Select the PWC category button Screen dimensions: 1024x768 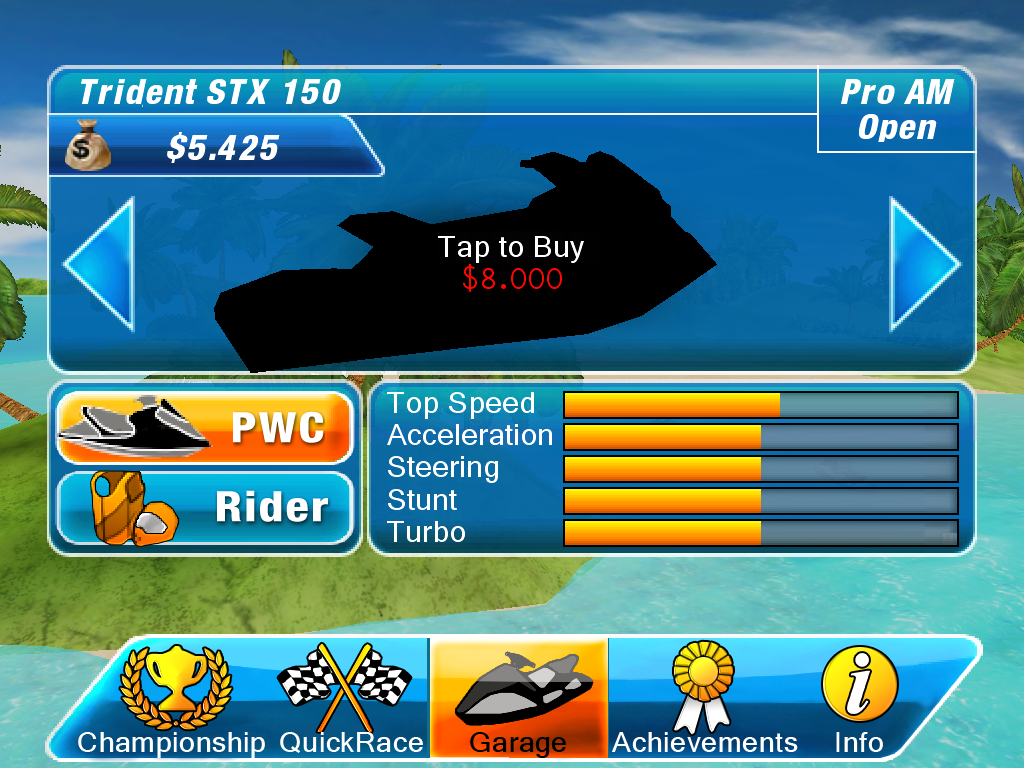206,427
